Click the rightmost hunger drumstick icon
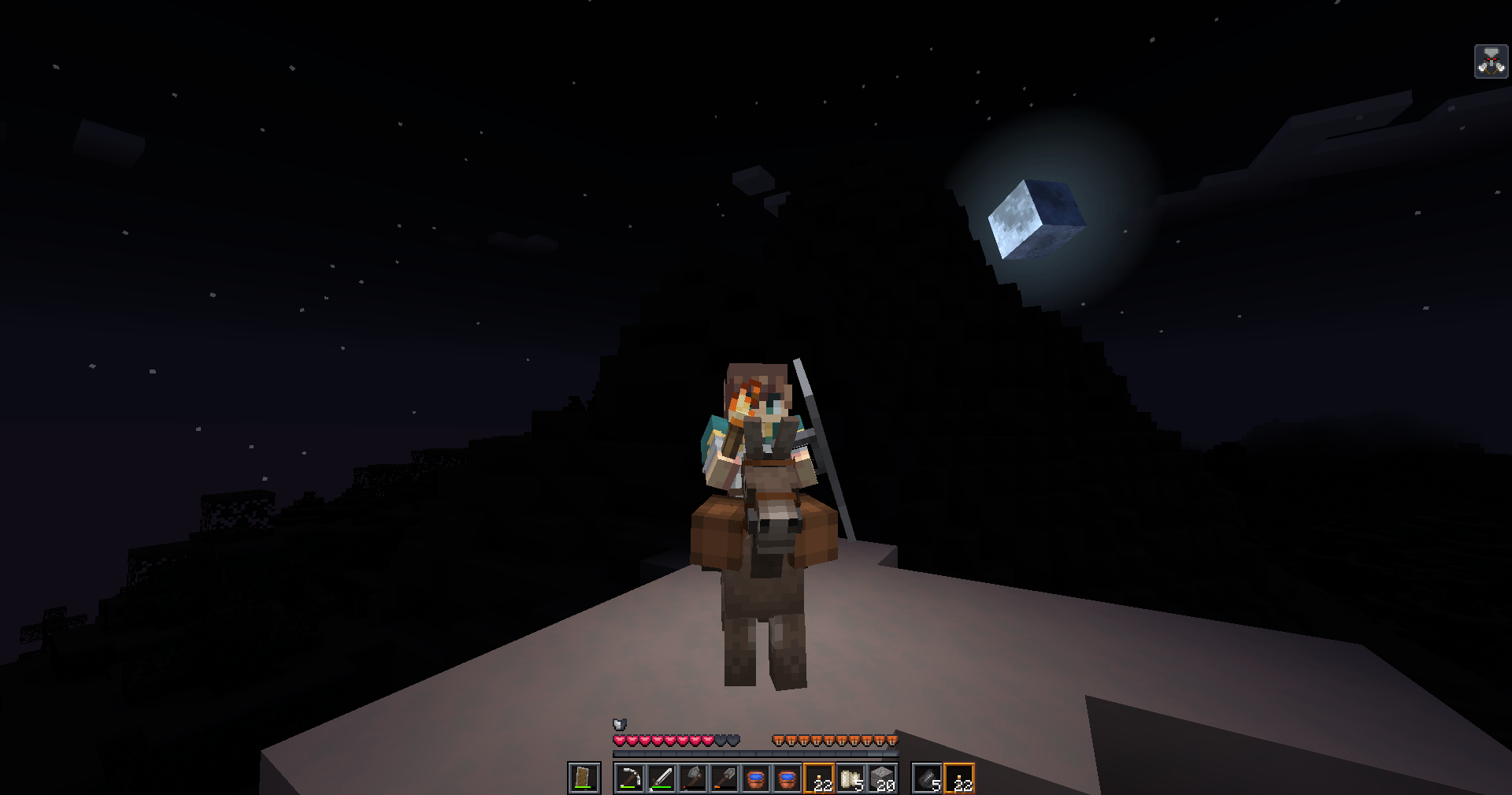Screen dimensions: 1512x795 point(891,740)
